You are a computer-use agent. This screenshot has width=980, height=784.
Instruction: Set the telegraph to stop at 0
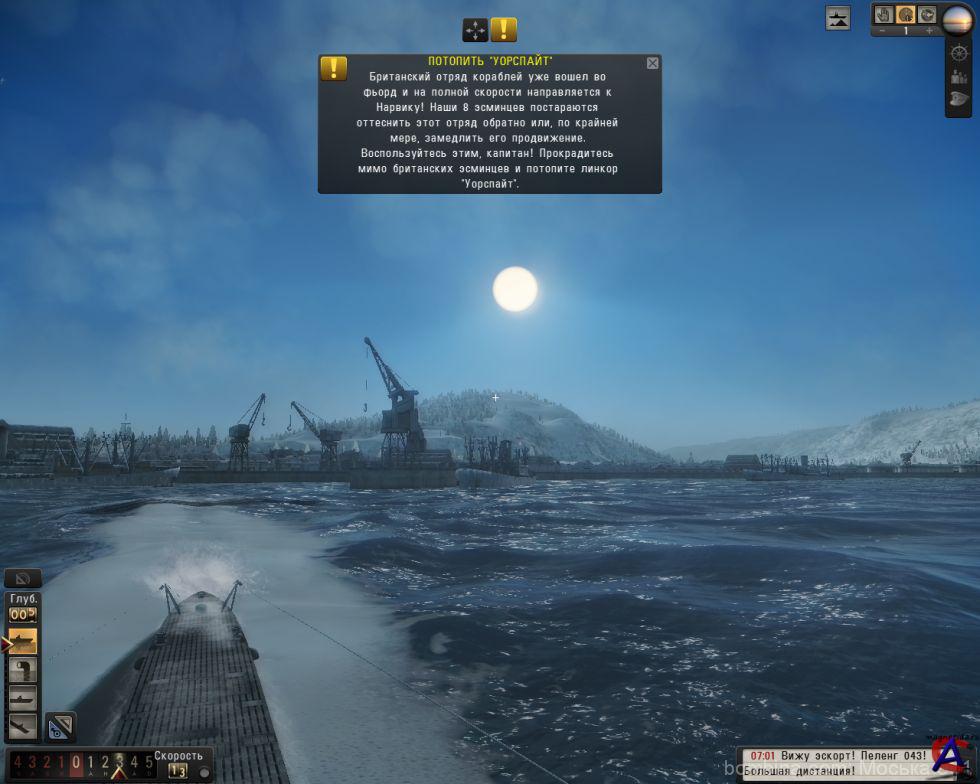click(76, 763)
